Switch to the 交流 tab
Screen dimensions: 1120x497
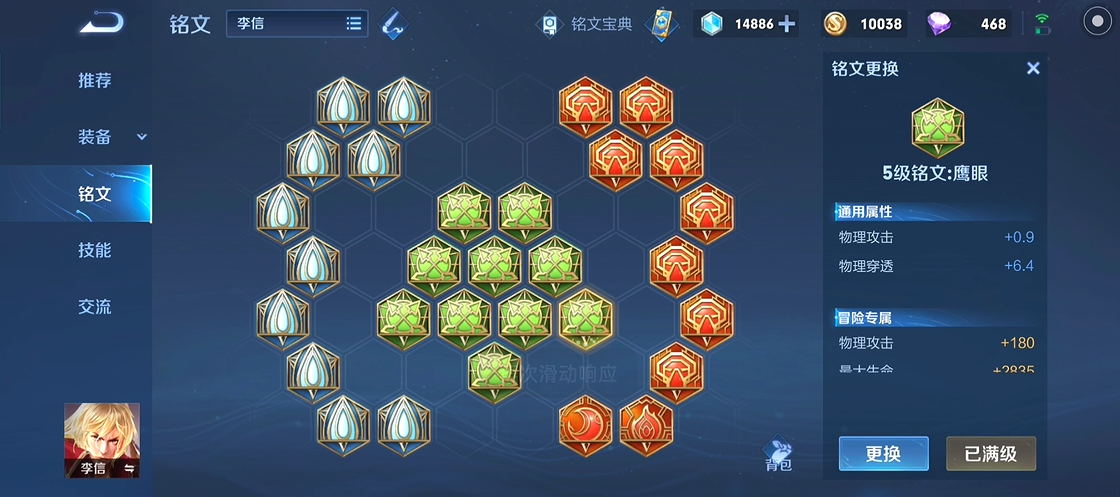coord(95,307)
